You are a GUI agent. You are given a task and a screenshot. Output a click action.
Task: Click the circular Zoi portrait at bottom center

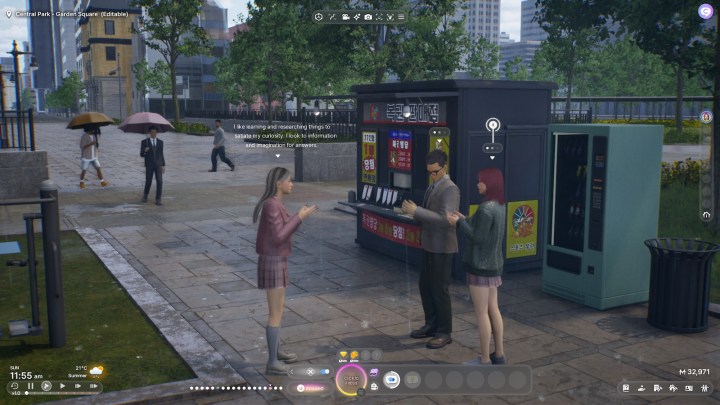pyautogui.click(x=351, y=379)
